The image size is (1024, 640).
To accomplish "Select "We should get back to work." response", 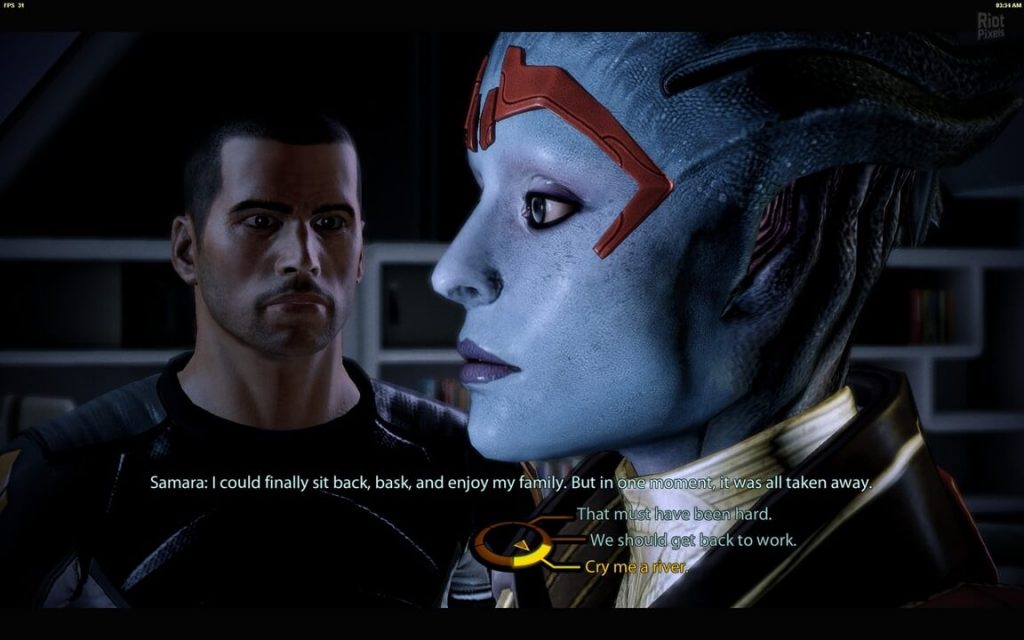I will pyautogui.click(x=693, y=540).
